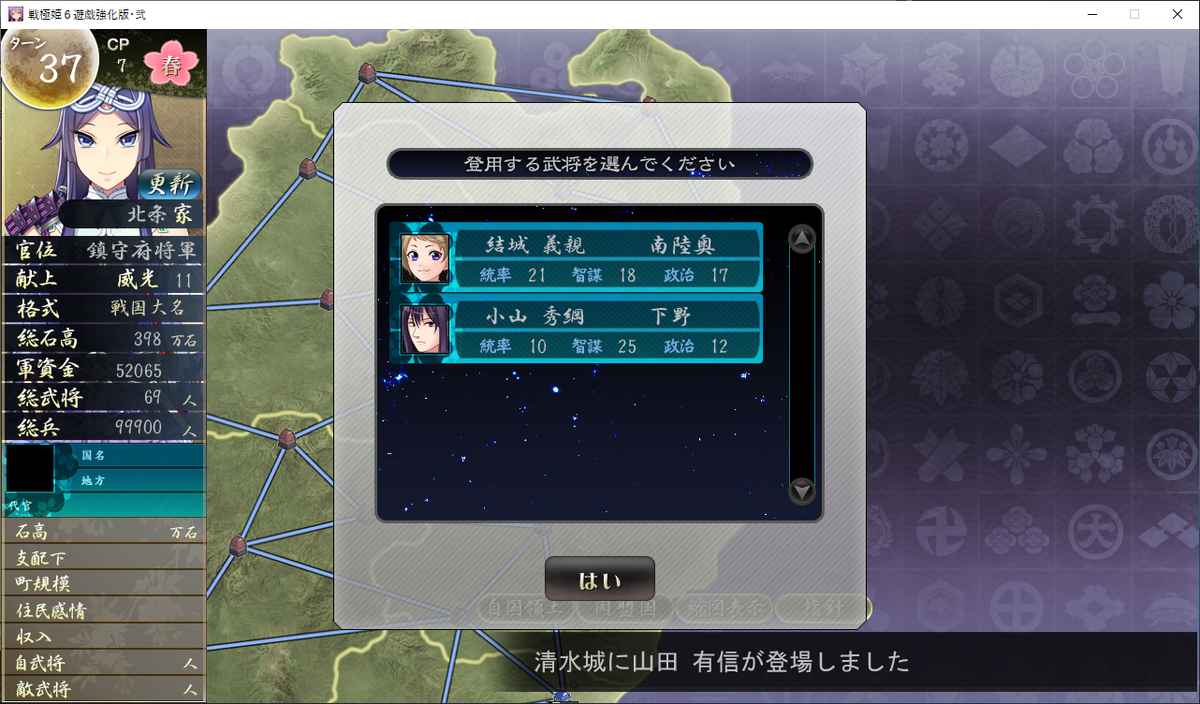Click the list's scroll down arrow
Image resolution: width=1200 pixels, height=704 pixels.
(x=802, y=491)
